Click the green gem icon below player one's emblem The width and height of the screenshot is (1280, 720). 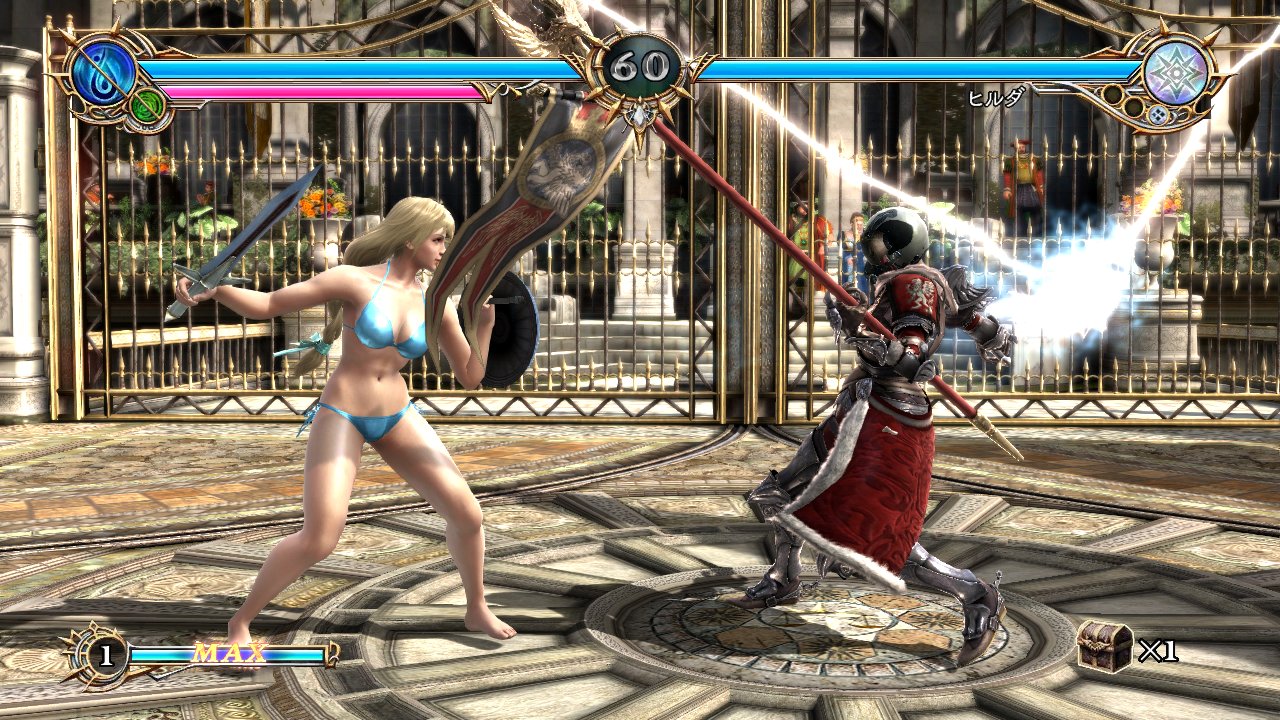point(146,105)
